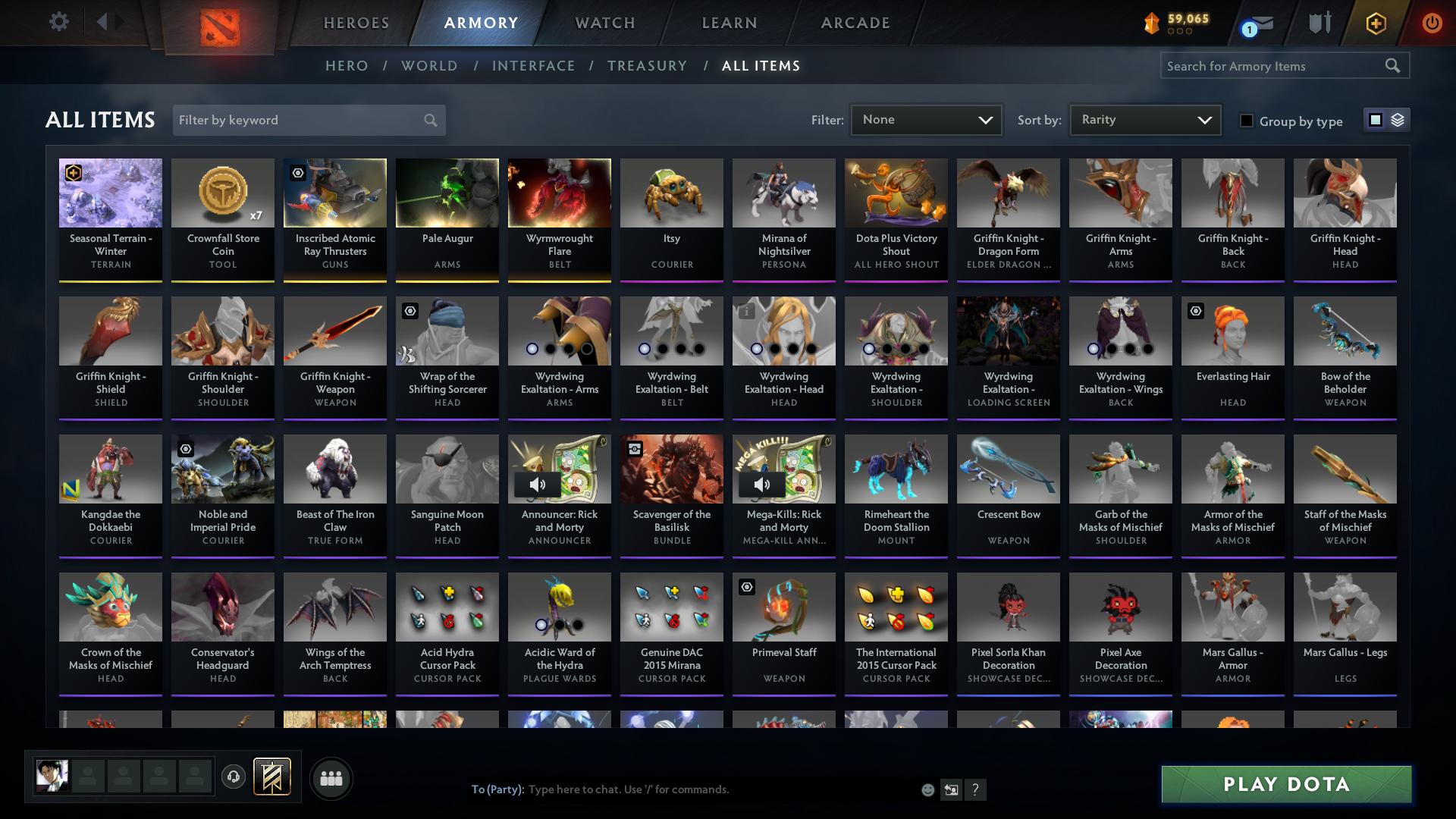This screenshot has width=1456, height=819.
Task: Open the TREASURY section
Action: (647, 66)
